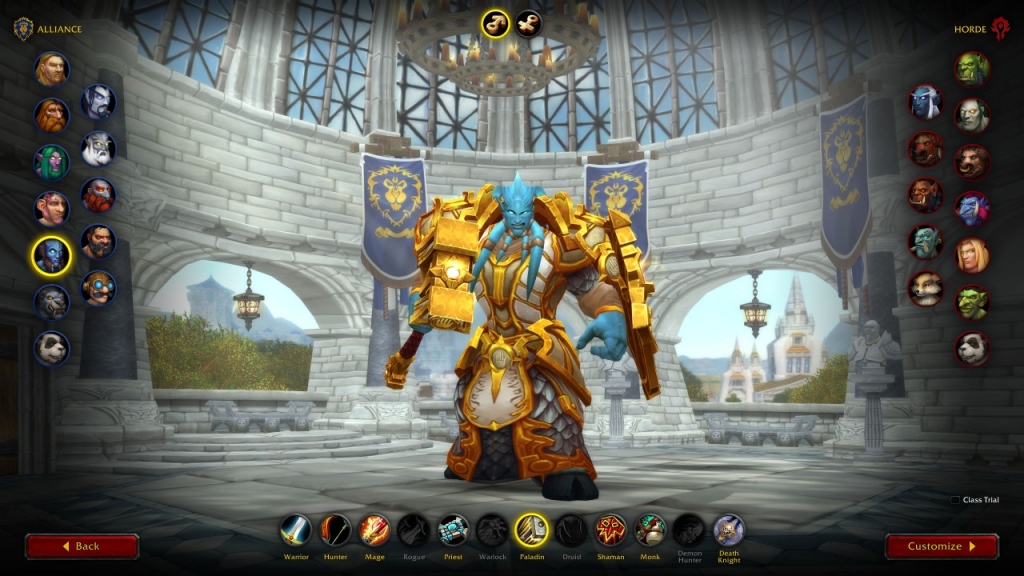Select the female body type icon

[x=528, y=23]
